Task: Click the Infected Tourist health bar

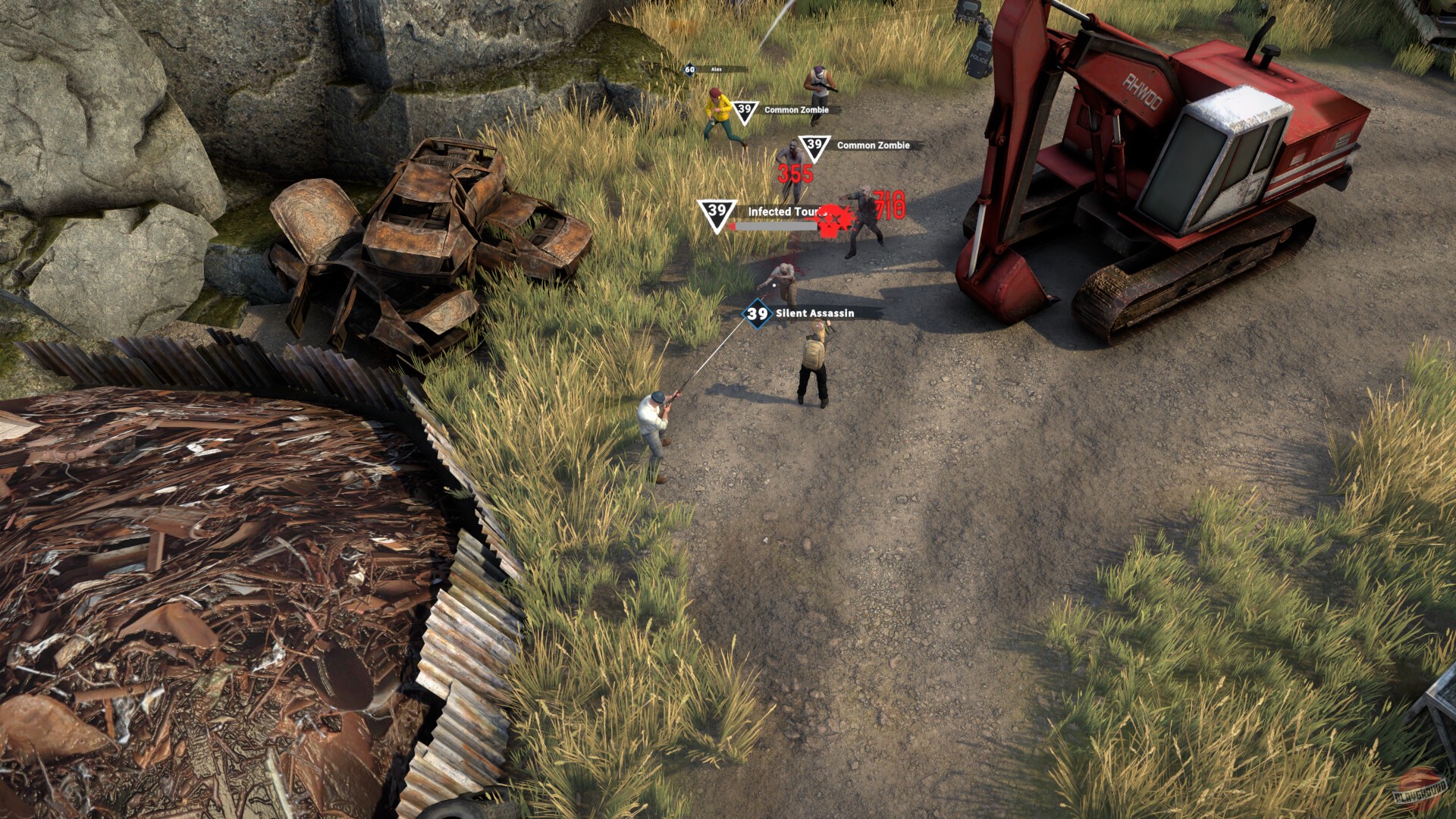Action: (774, 224)
